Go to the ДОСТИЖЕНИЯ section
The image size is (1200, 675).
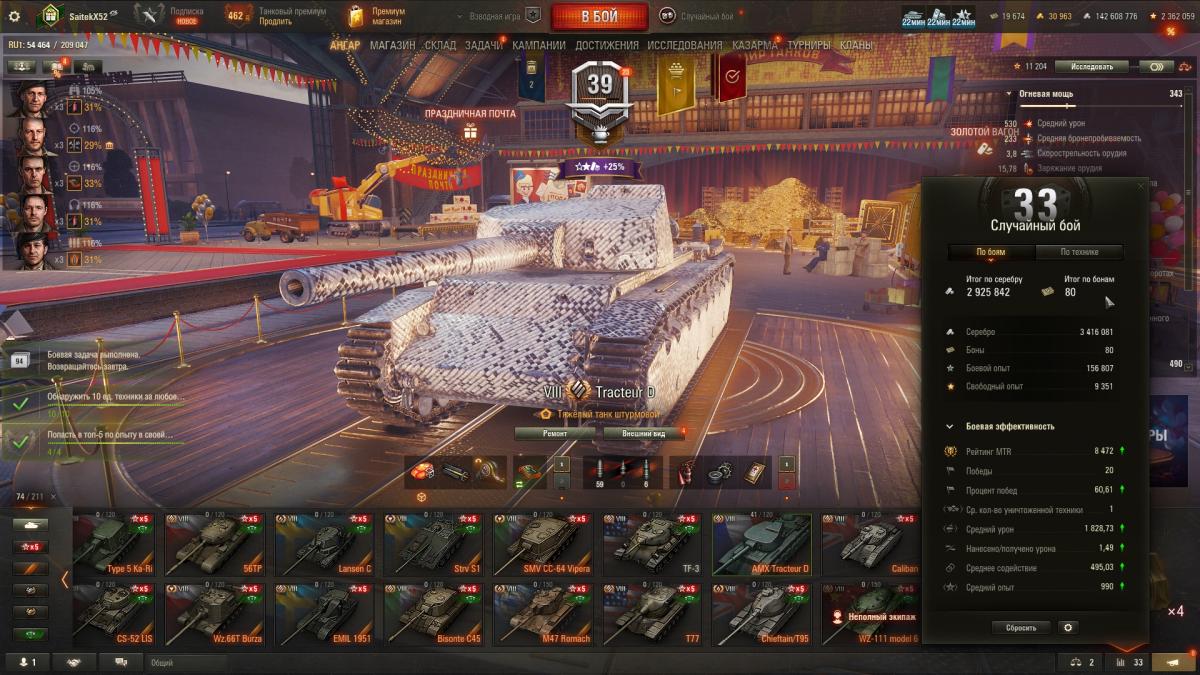[x=607, y=45]
